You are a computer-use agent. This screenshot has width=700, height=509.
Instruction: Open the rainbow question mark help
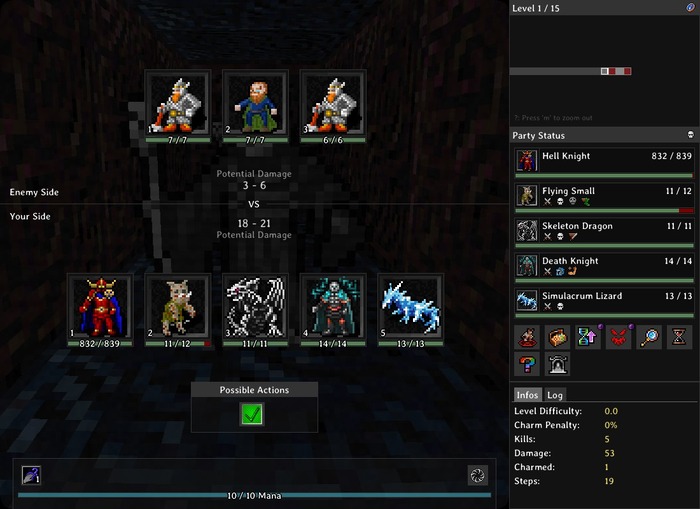527,365
